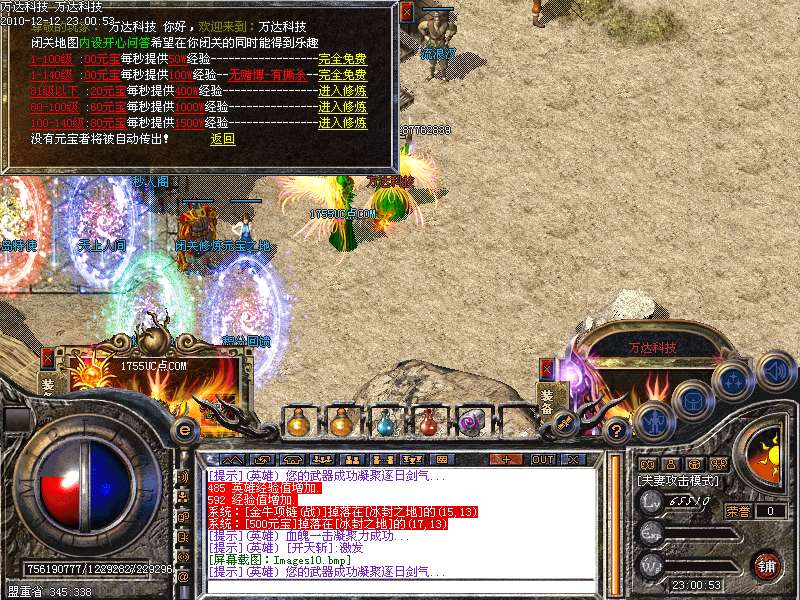Close the 万达科技 NPC dialog window
Screen dimensions: 800x600
click(x=406, y=13)
